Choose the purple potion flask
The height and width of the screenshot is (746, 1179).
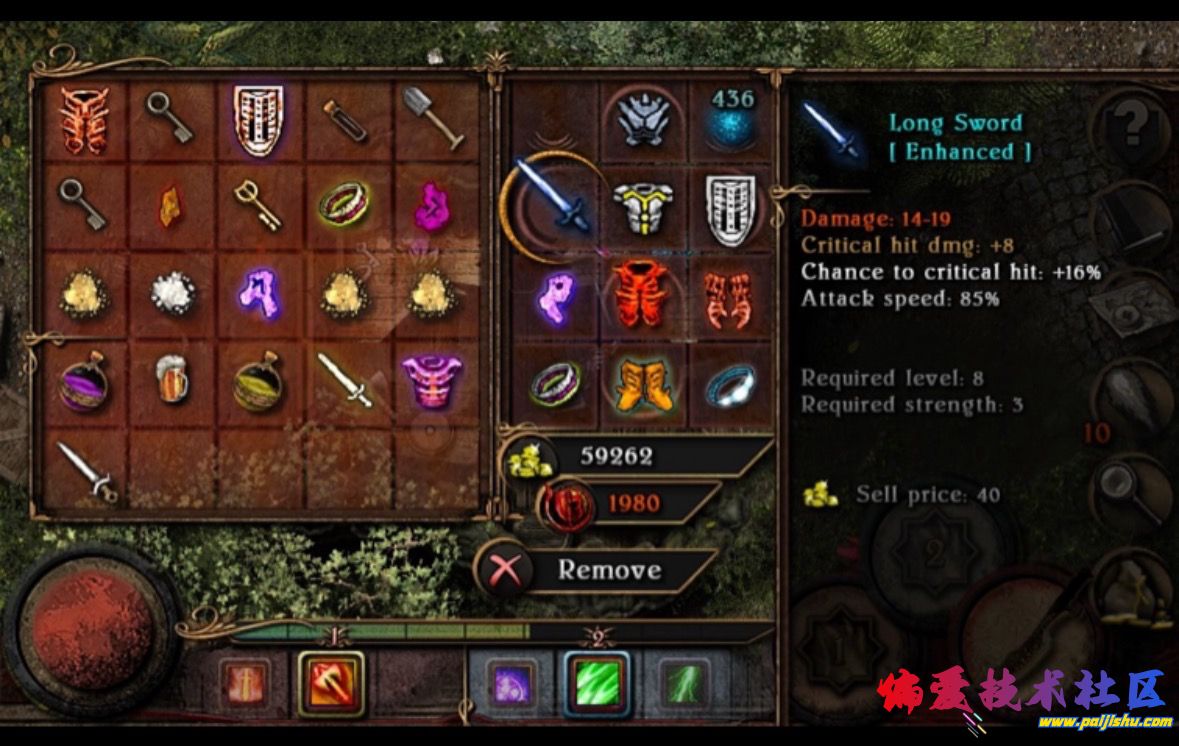83,381
